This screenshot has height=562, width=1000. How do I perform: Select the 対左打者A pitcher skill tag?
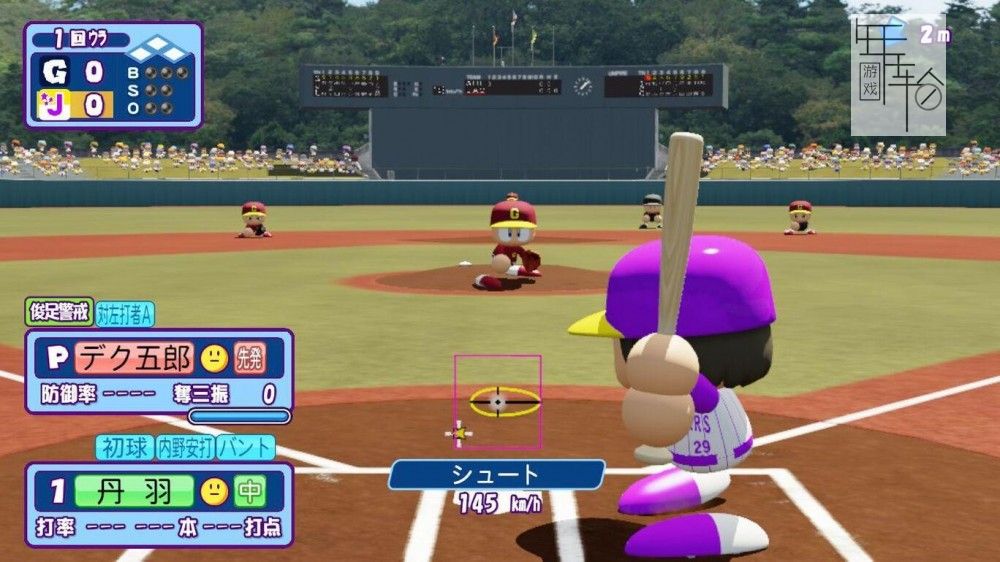click(125, 314)
